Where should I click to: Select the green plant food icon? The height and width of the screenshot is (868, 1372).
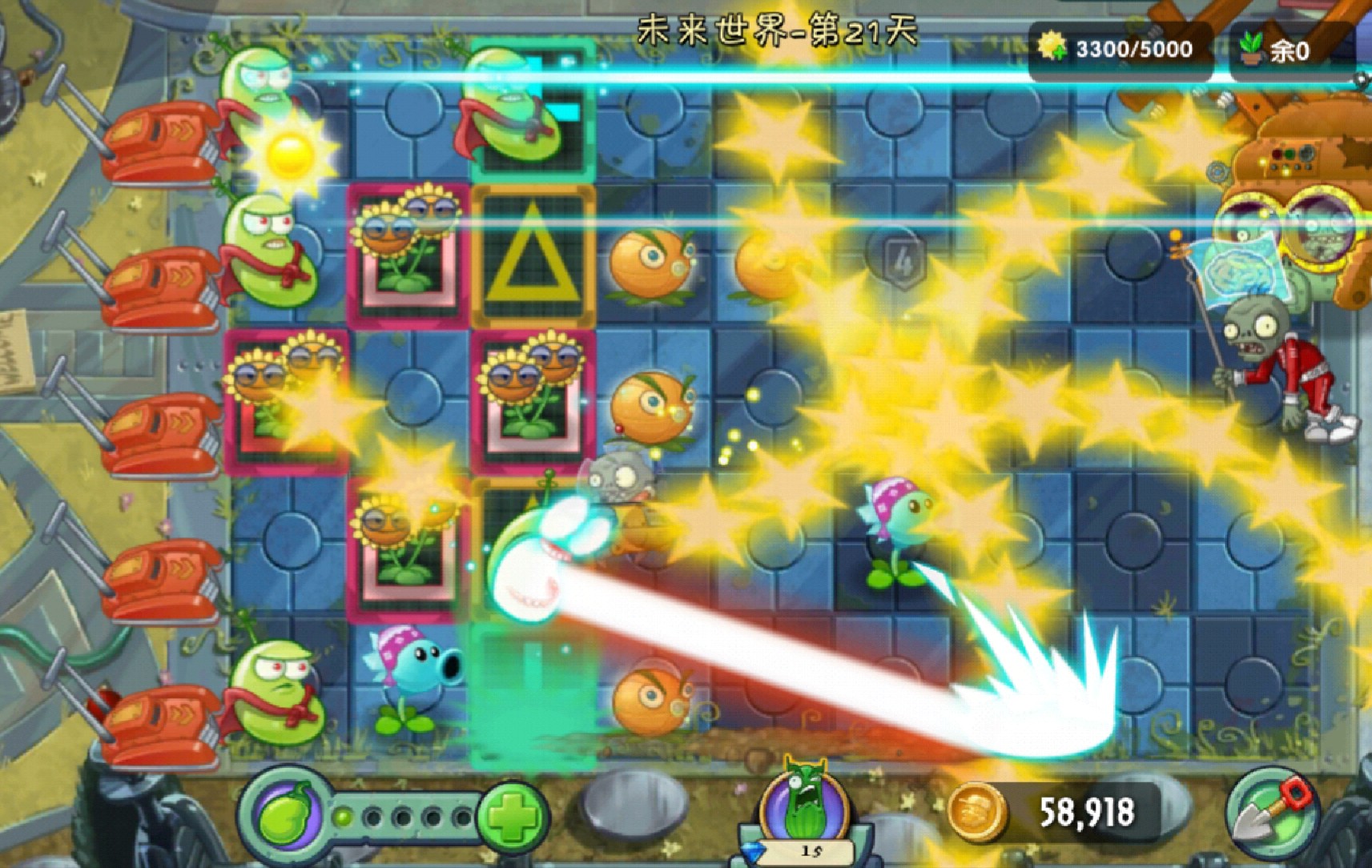click(x=288, y=817)
